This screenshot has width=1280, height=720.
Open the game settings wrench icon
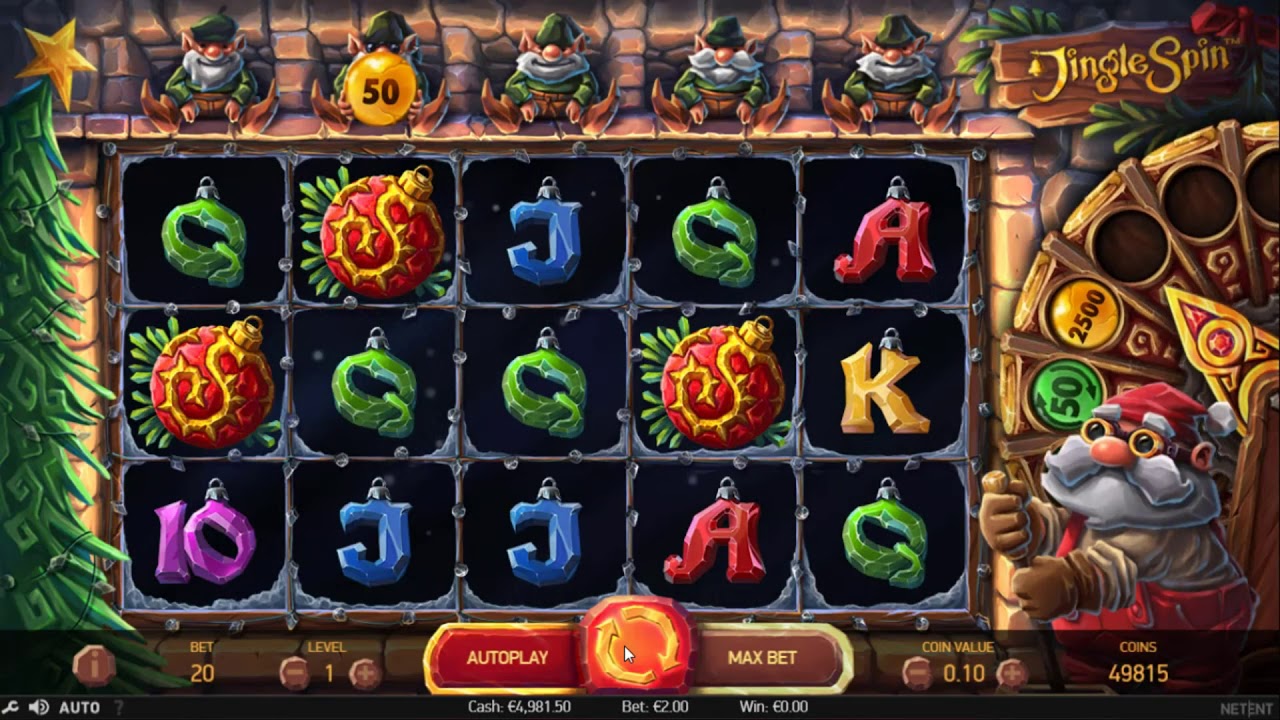[x=10, y=705]
